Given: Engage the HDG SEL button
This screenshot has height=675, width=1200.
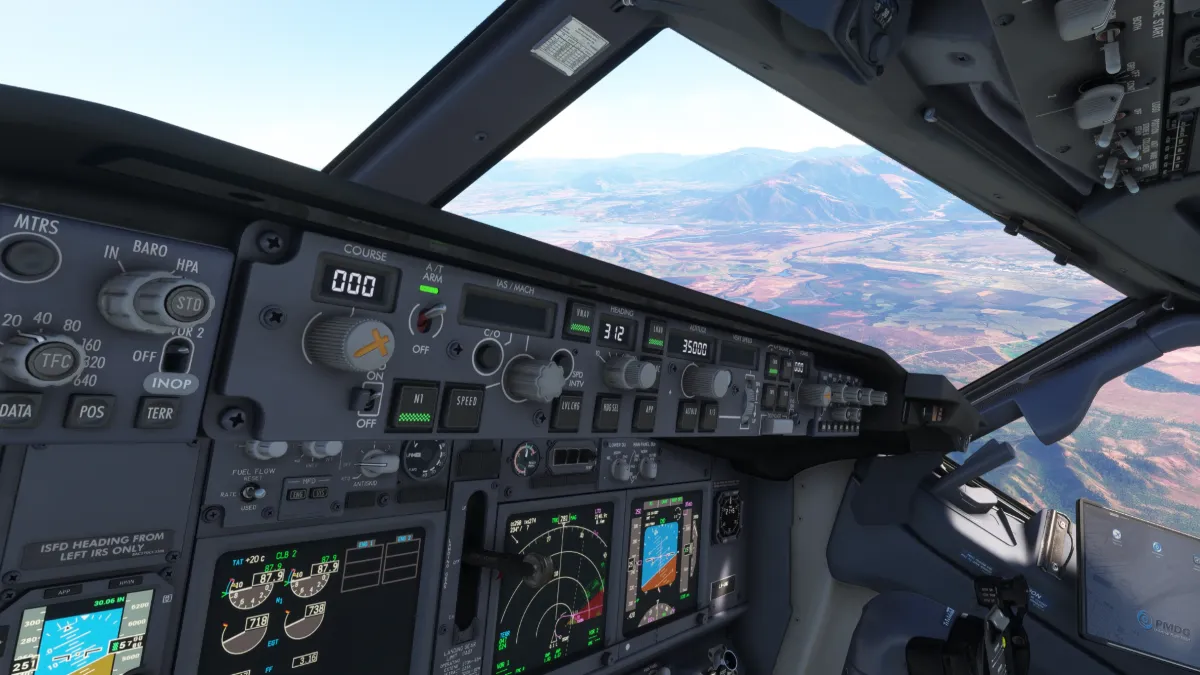Looking at the screenshot, I should [607, 412].
